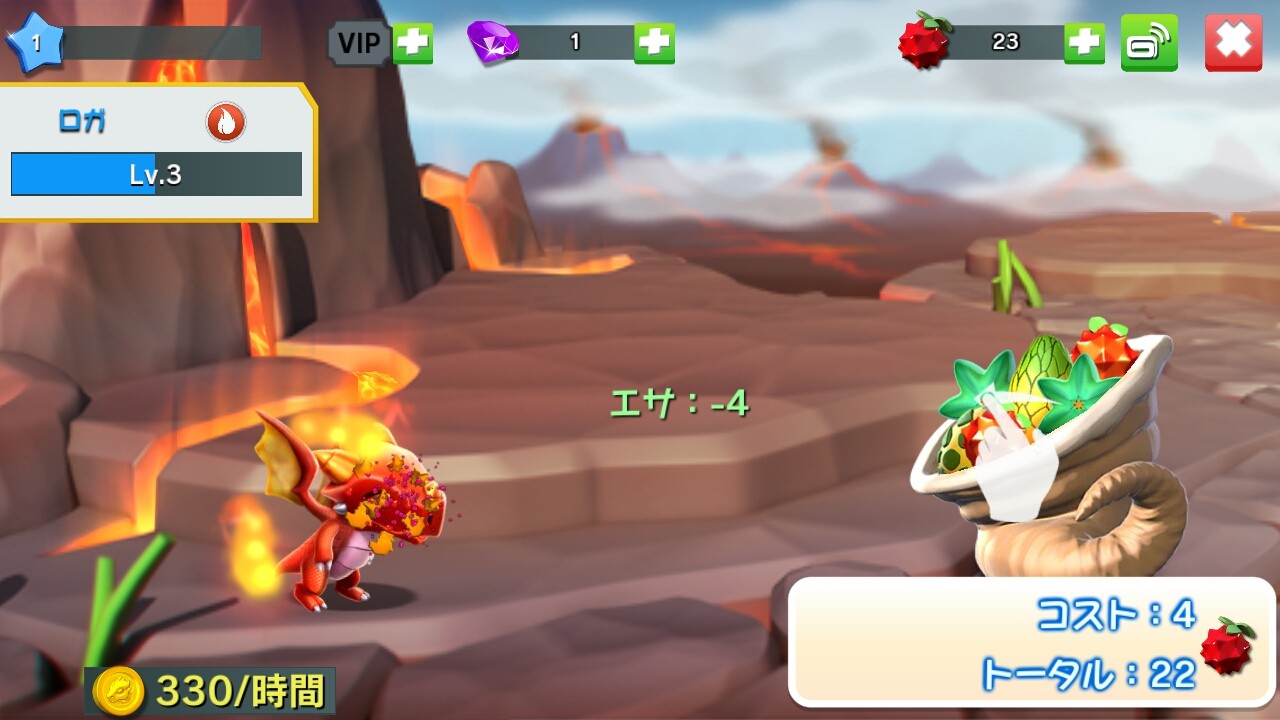
Task: Tap the VIP badge
Action: pos(359,43)
